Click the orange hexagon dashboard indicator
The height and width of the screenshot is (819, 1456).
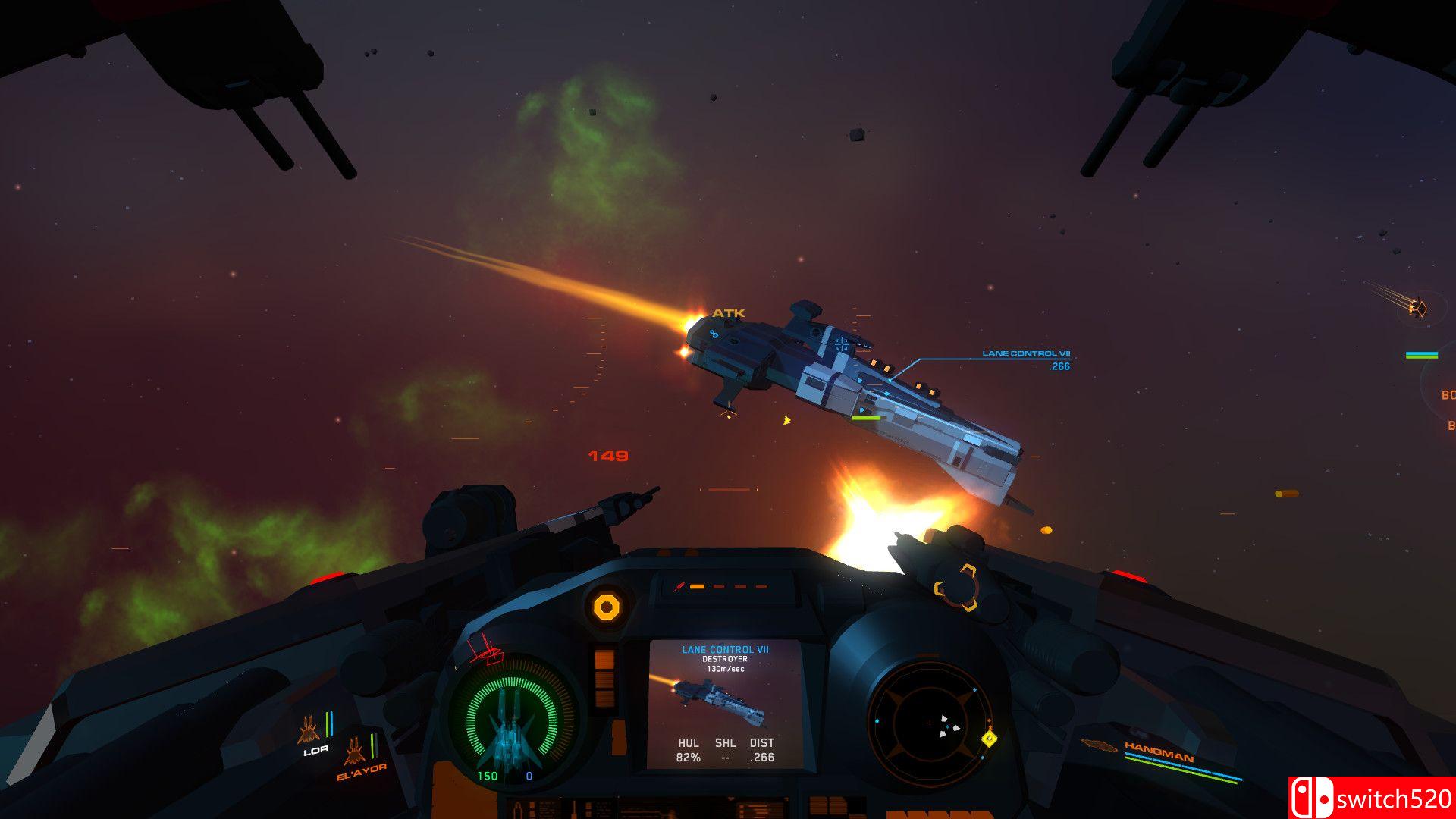pos(606,607)
